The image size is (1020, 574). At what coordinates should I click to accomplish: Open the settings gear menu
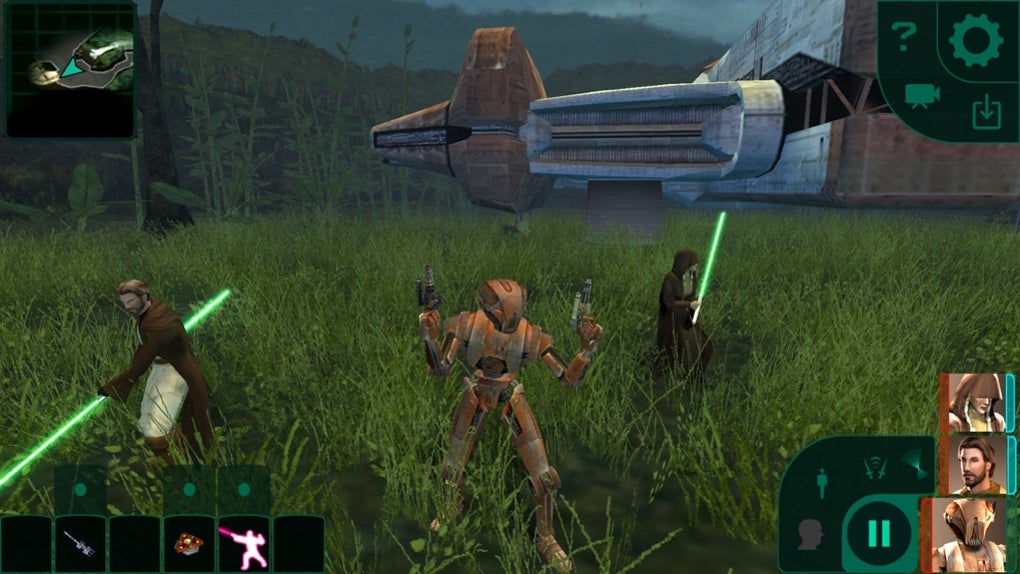975,41
